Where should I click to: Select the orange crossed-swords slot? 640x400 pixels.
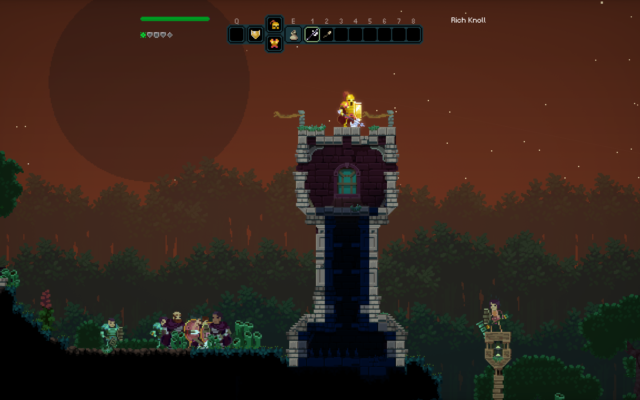274,43
